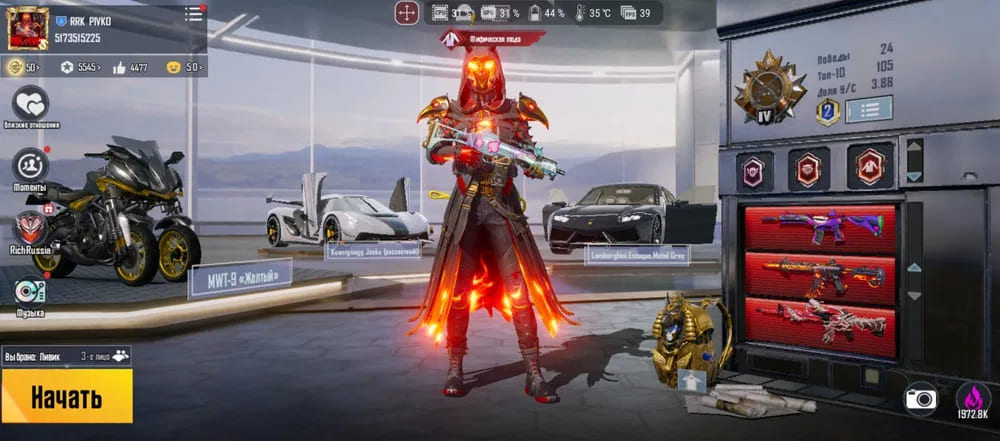This screenshot has height=441, width=1000.
Task: Take a screenshot with the camera button
Action: 920,398
